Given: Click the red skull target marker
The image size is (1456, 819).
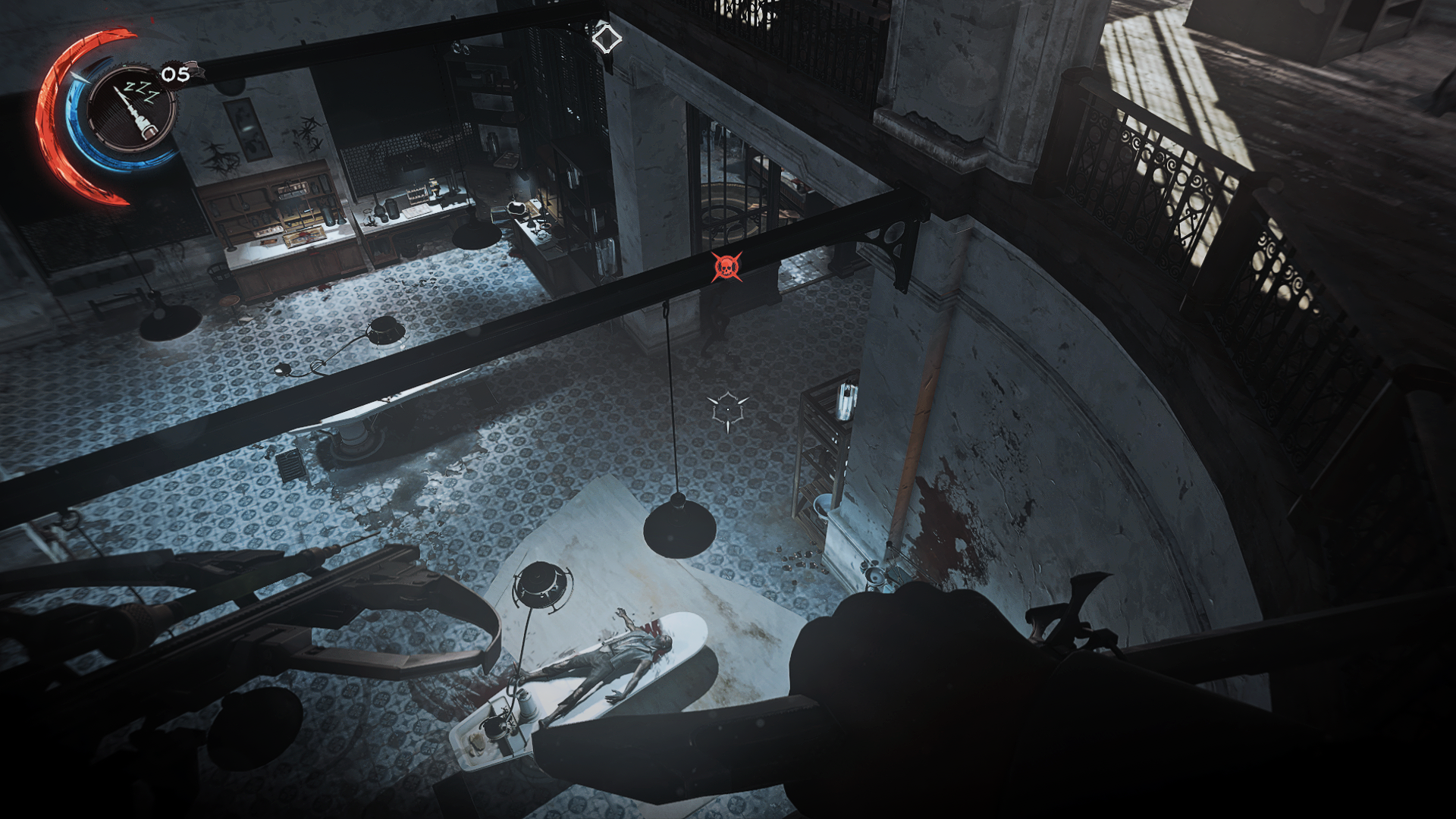Looking at the screenshot, I should coord(726,267).
